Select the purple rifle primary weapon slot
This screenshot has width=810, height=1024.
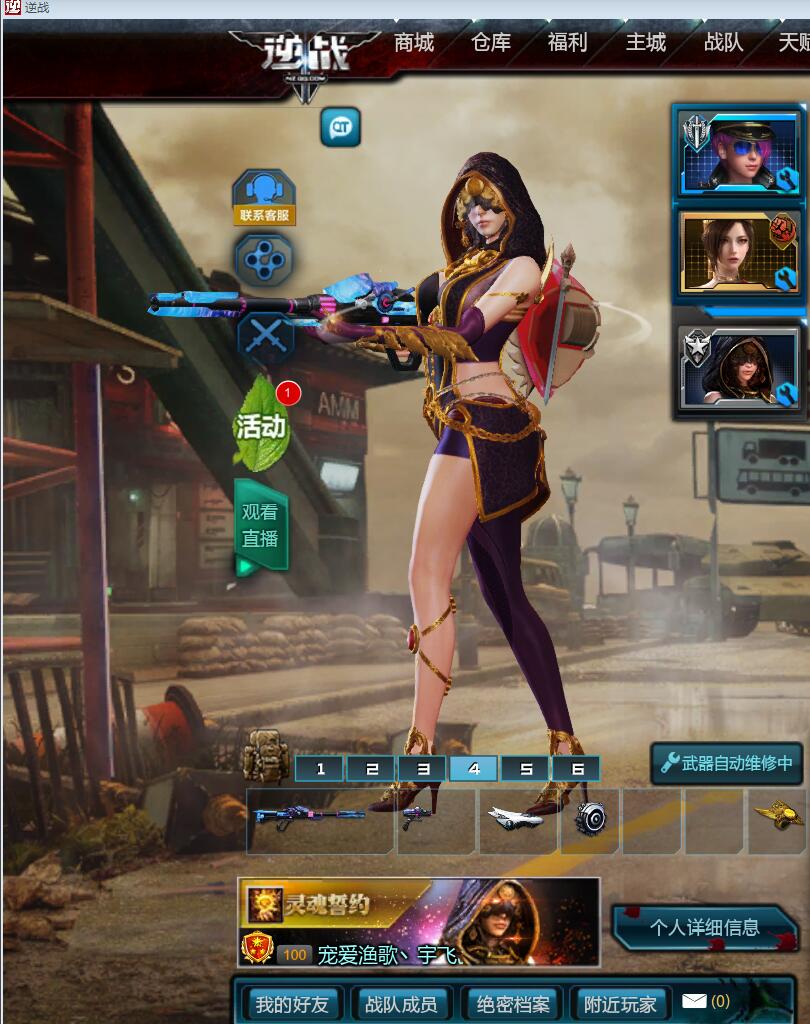coord(320,819)
